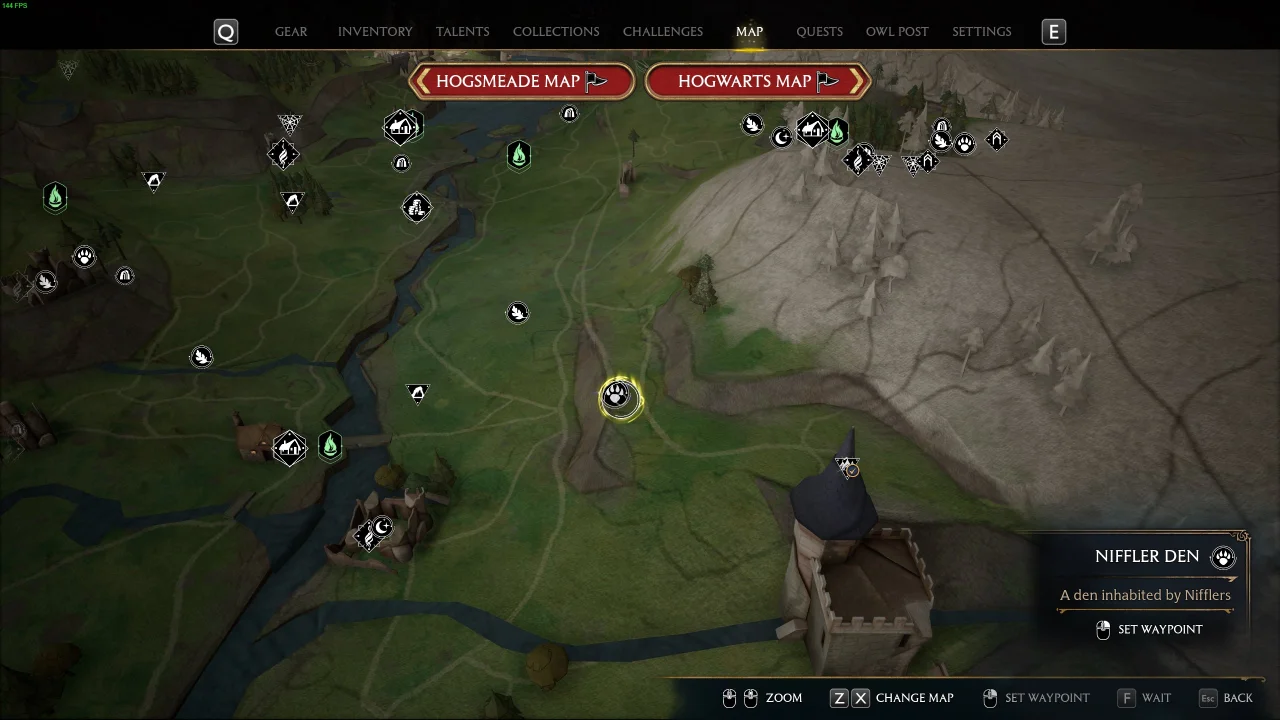
Task: Click the campsite marker above the watchtower
Action: 847,465
